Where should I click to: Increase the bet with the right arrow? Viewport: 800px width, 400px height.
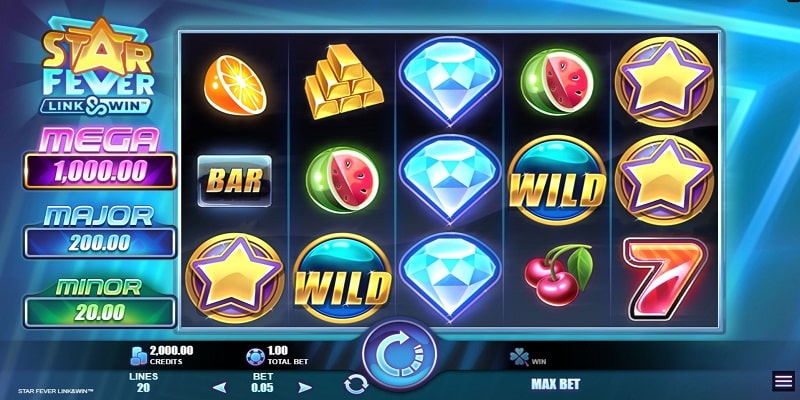coord(305,386)
